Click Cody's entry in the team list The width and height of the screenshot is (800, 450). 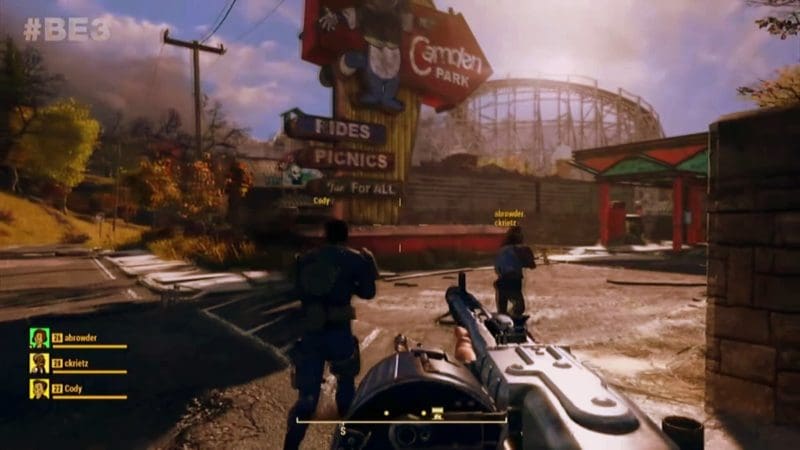pyautogui.click(x=72, y=388)
